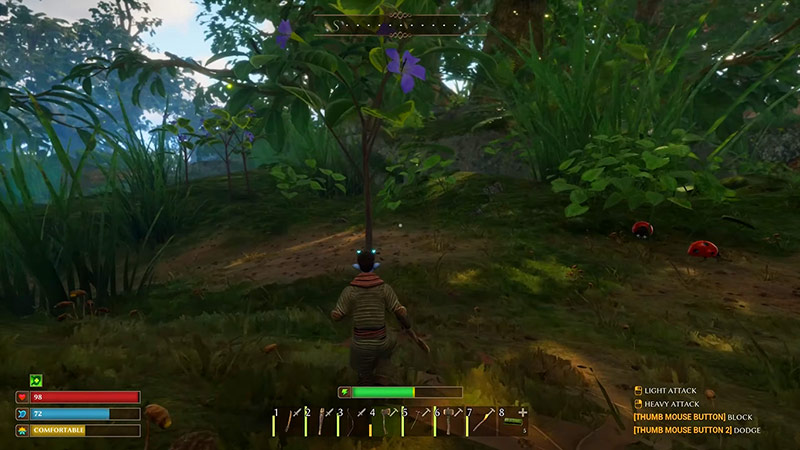Select the bow in hotbar slot 3

click(x=355, y=422)
